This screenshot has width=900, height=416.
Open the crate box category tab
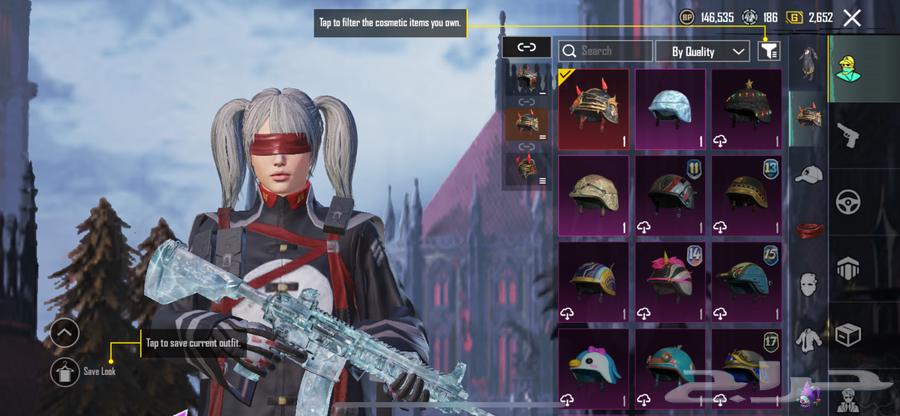click(x=848, y=333)
